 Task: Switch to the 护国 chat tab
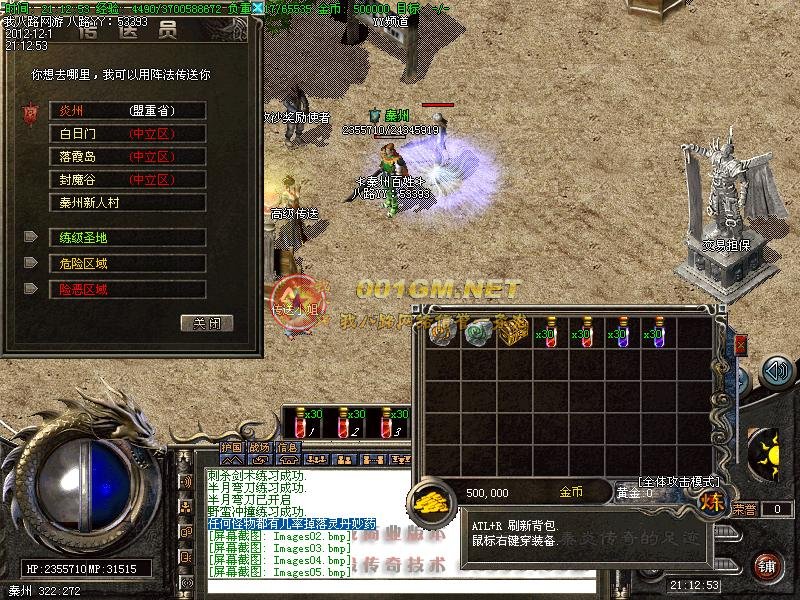232,447
